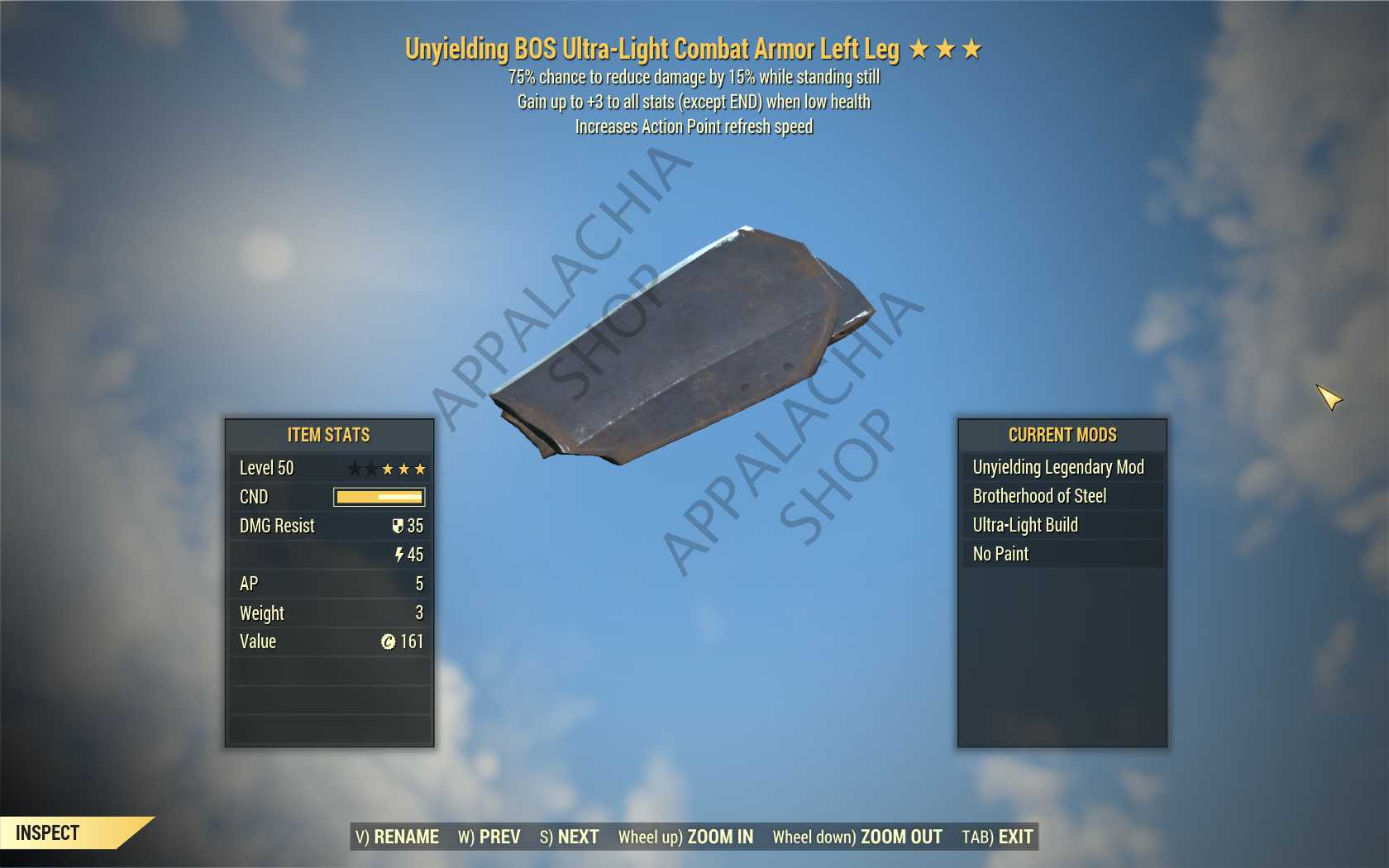Select the first dimmed star in Level row
The width and height of the screenshot is (1389, 868).
[x=355, y=468]
